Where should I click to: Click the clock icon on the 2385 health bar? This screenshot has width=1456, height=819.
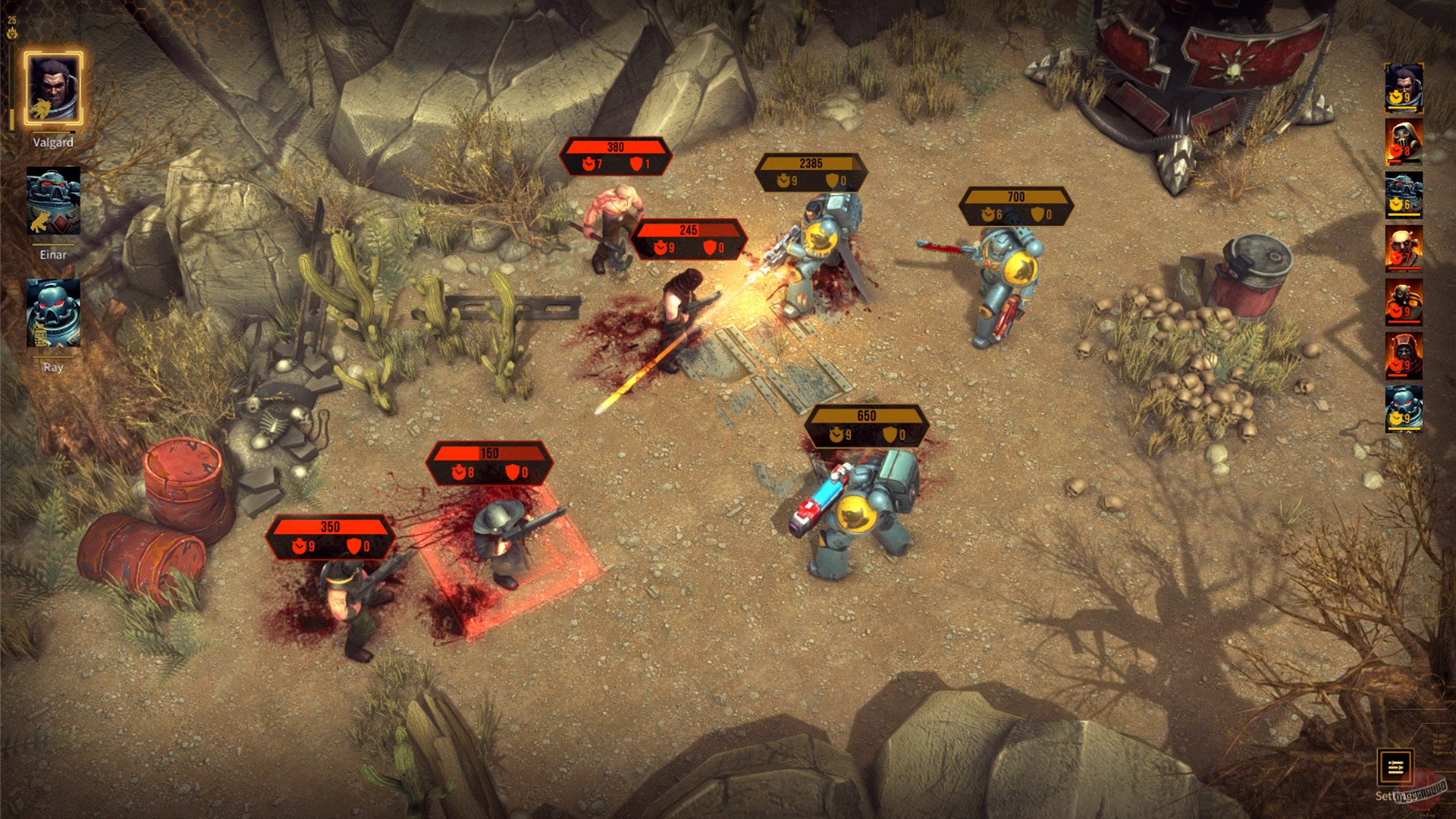pos(783,180)
